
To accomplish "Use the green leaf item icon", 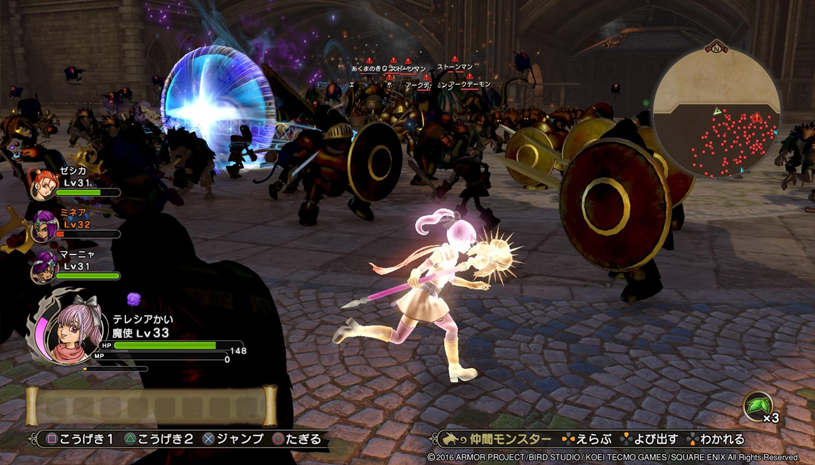I will click(757, 407).
